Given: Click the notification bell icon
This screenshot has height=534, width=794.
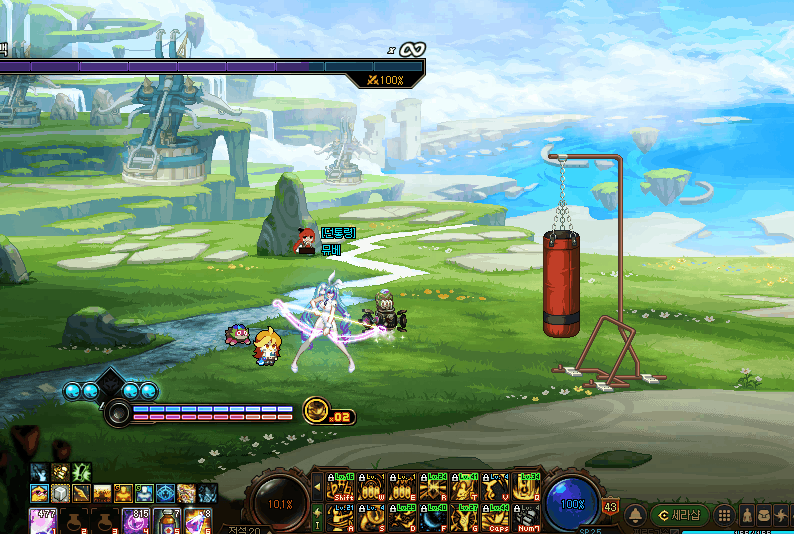Looking at the screenshot, I should (x=635, y=515).
